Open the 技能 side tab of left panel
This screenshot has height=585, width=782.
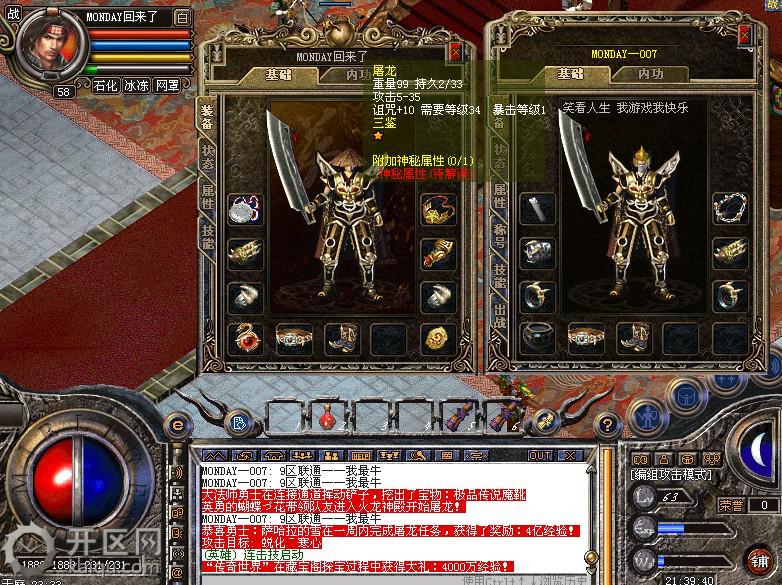207,236
